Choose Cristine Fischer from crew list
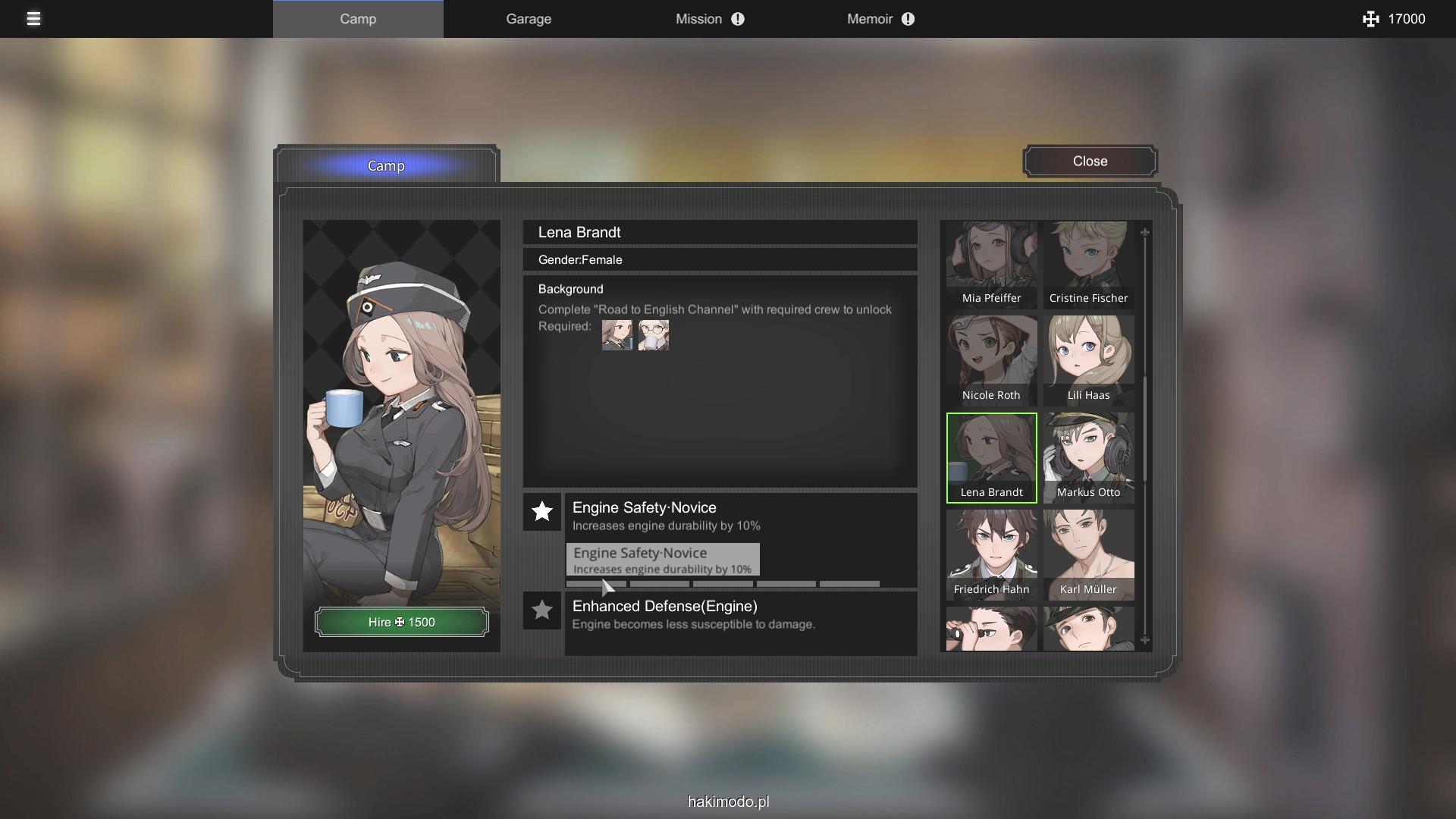The height and width of the screenshot is (819, 1456). (1088, 264)
